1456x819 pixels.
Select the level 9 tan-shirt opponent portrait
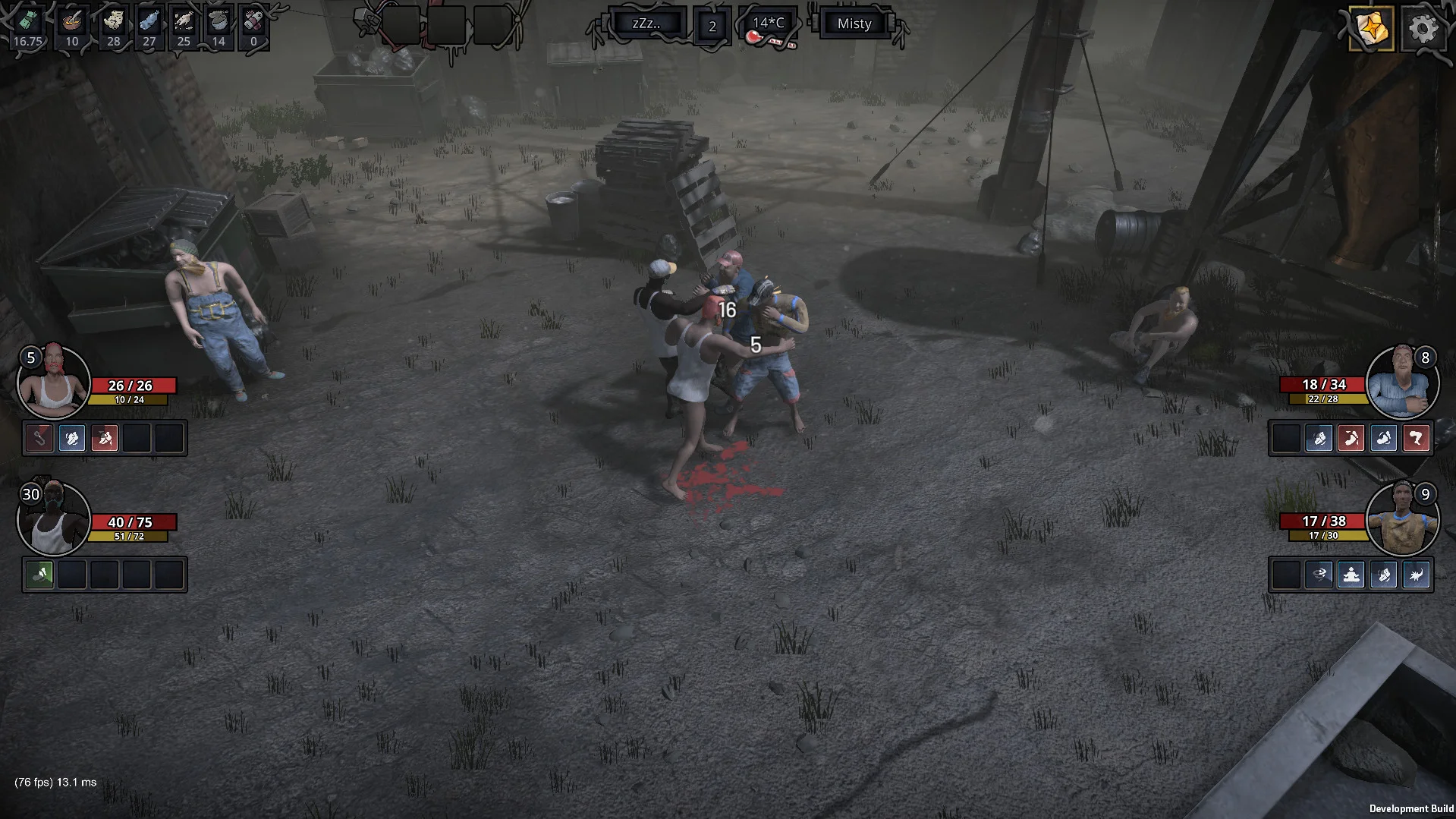[1401, 519]
